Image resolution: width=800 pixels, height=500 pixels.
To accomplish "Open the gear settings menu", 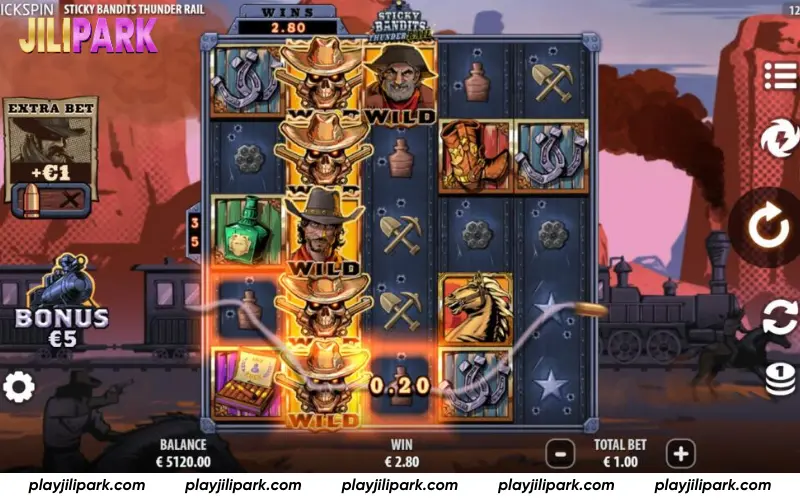I will 18,387.
